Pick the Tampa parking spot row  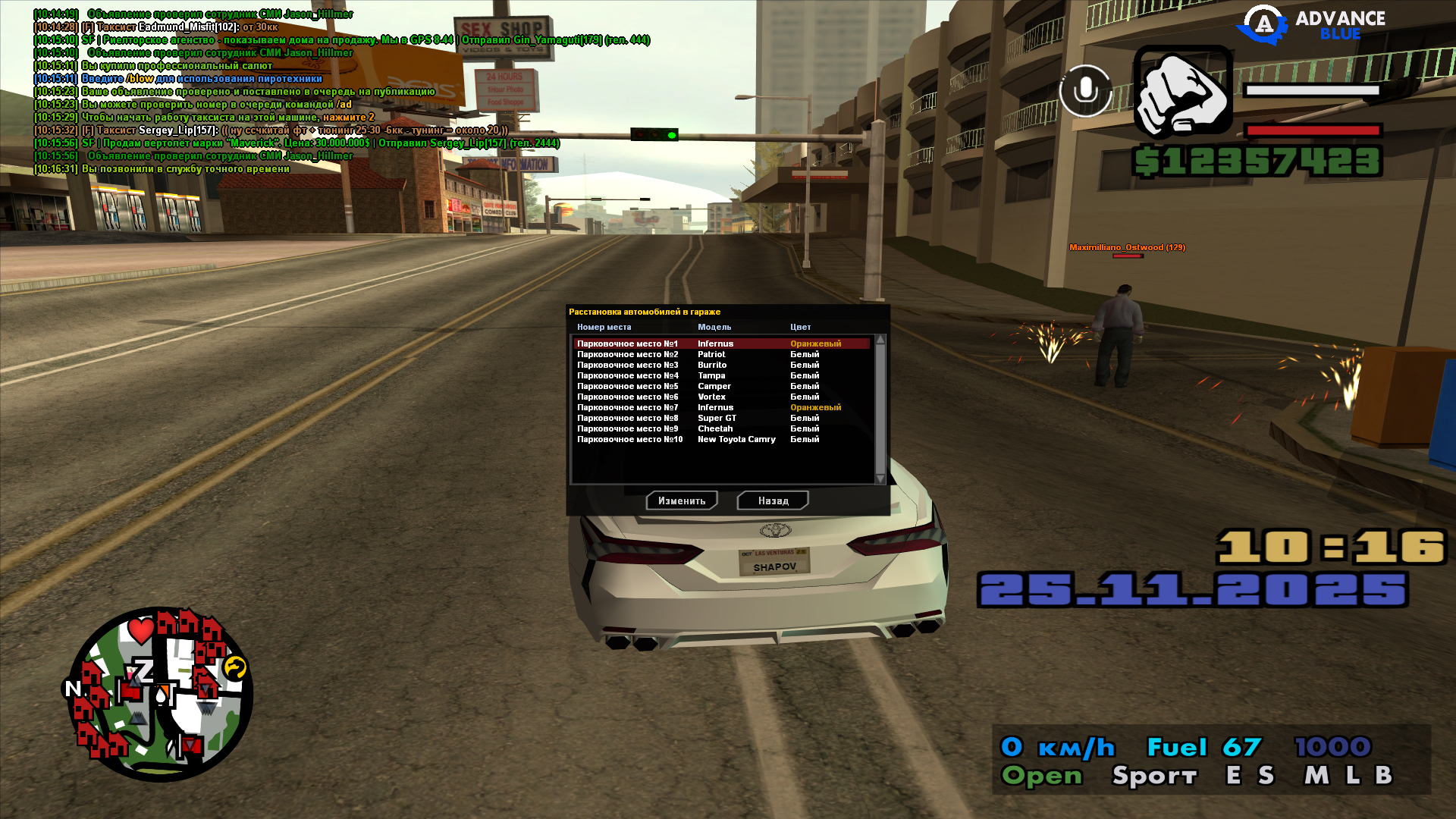pyautogui.click(x=720, y=375)
